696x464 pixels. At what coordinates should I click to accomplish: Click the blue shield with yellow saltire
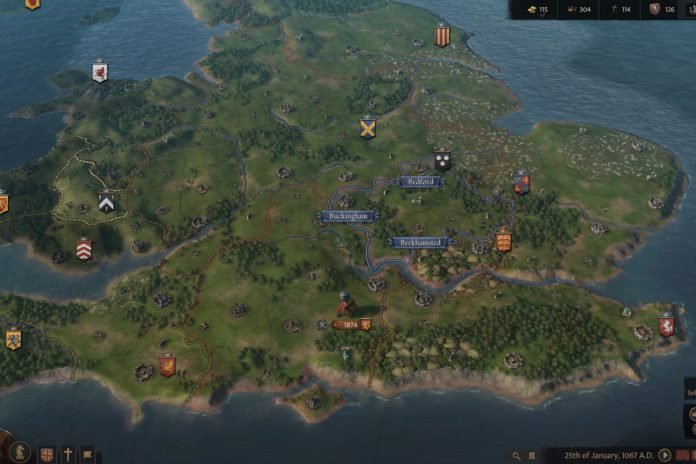click(368, 128)
